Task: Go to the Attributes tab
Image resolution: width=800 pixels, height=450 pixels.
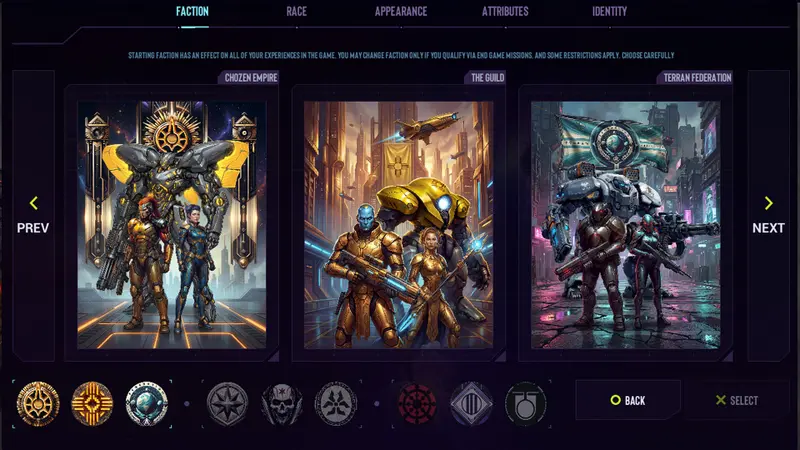Action: [505, 12]
